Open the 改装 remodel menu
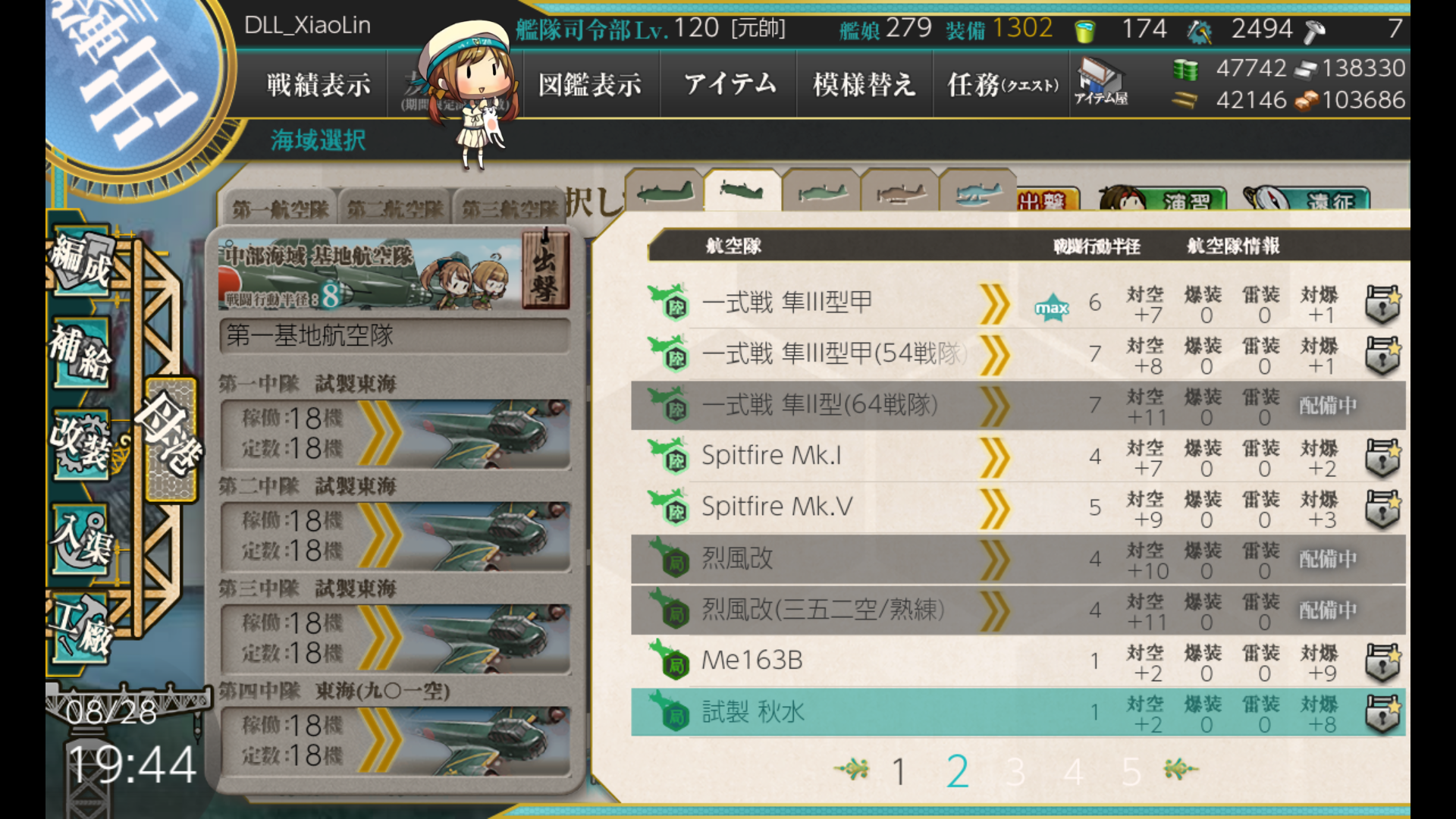 click(x=81, y=444)
